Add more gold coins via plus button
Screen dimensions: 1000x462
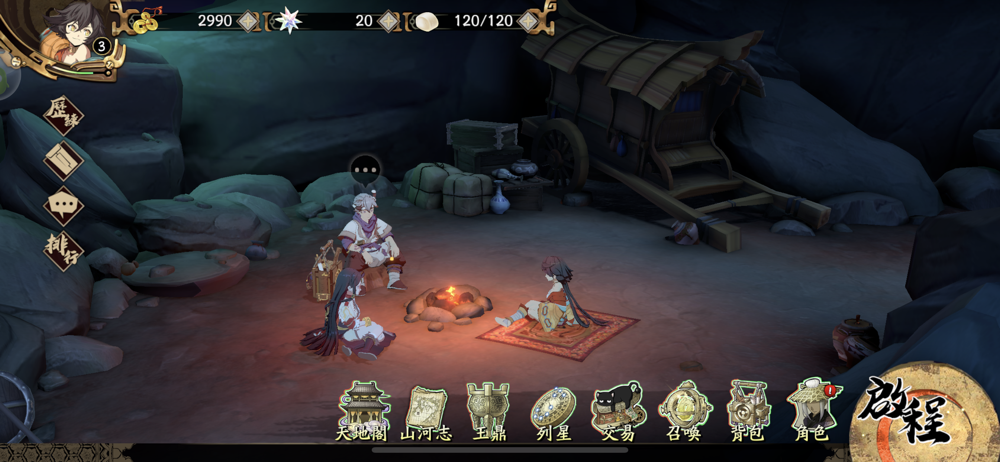click(x=248, y=20)
